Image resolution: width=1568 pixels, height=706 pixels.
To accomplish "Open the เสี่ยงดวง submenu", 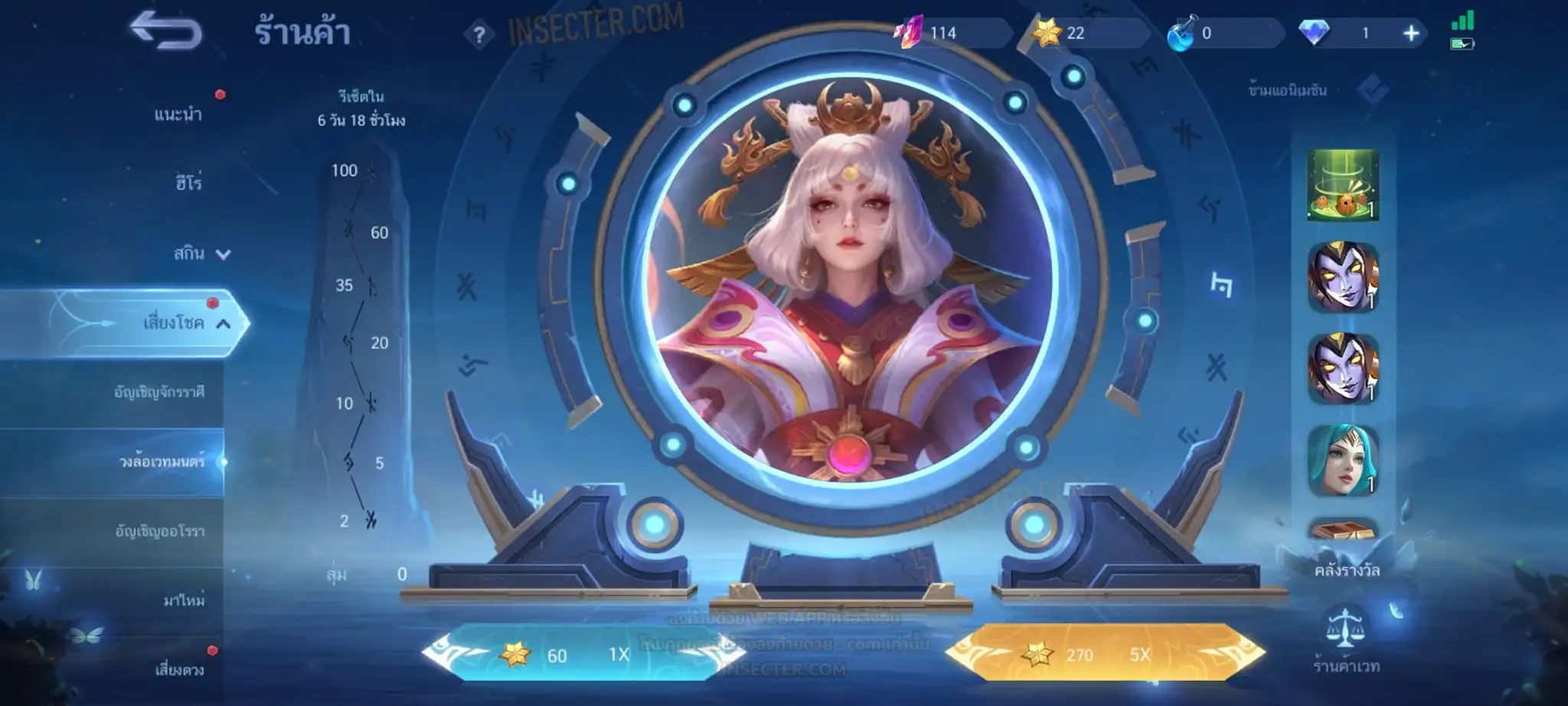I will [x=180, y=670].
